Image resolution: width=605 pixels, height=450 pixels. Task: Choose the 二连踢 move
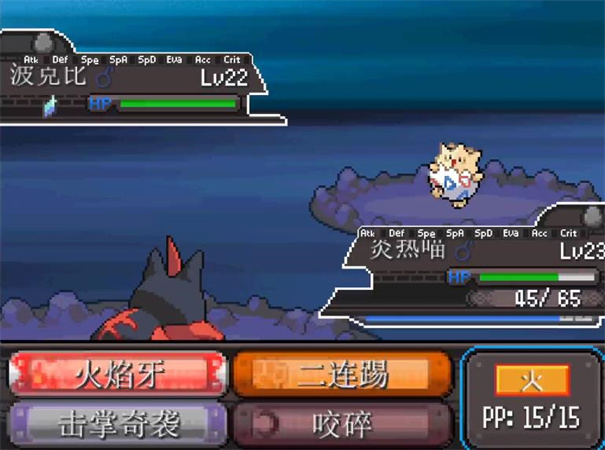coord(342,374)
